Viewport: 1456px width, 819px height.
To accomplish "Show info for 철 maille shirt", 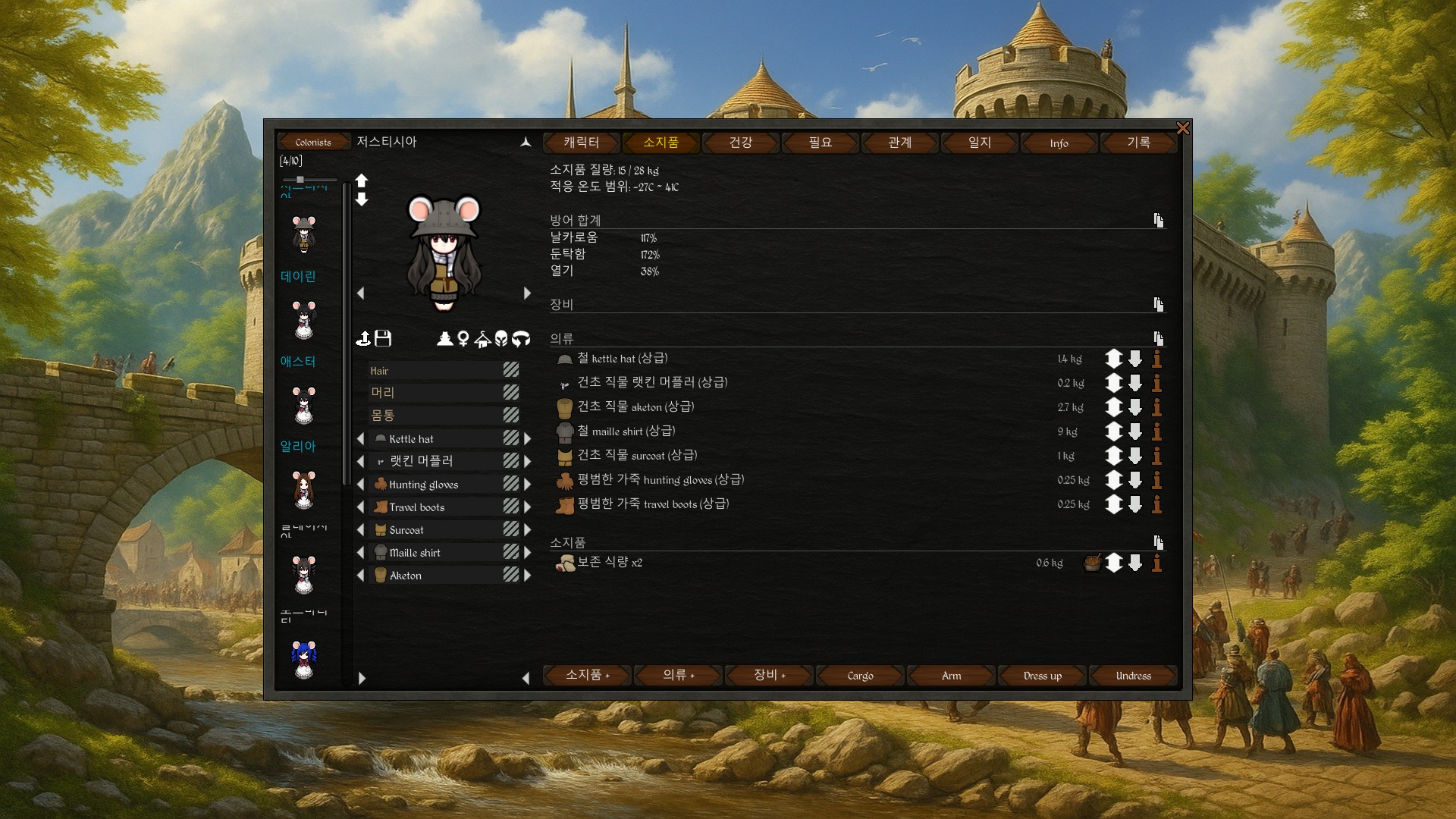I will point(1157,431).
